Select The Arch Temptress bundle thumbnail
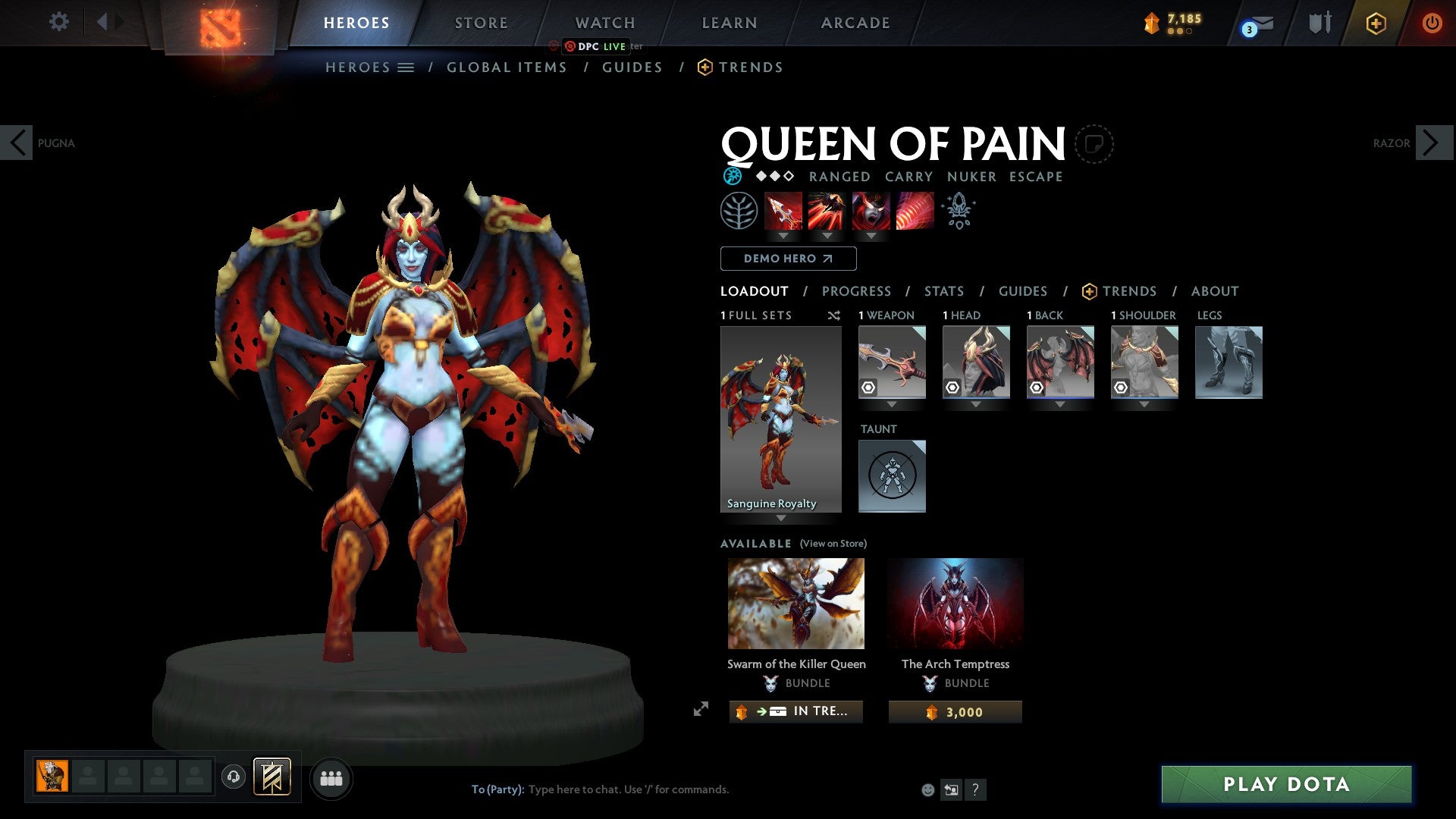 coord(955,601)
